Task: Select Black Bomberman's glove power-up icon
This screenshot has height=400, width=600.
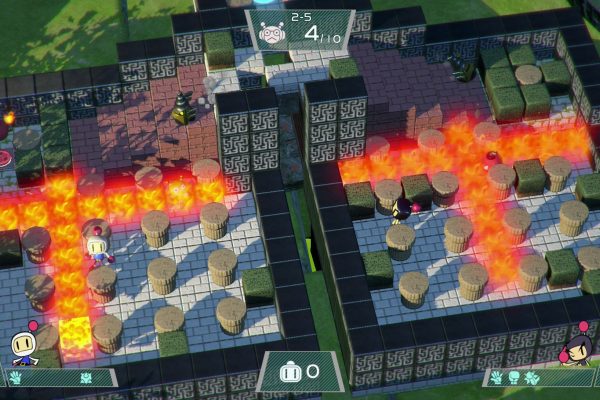Action: (x=496, y=377)
